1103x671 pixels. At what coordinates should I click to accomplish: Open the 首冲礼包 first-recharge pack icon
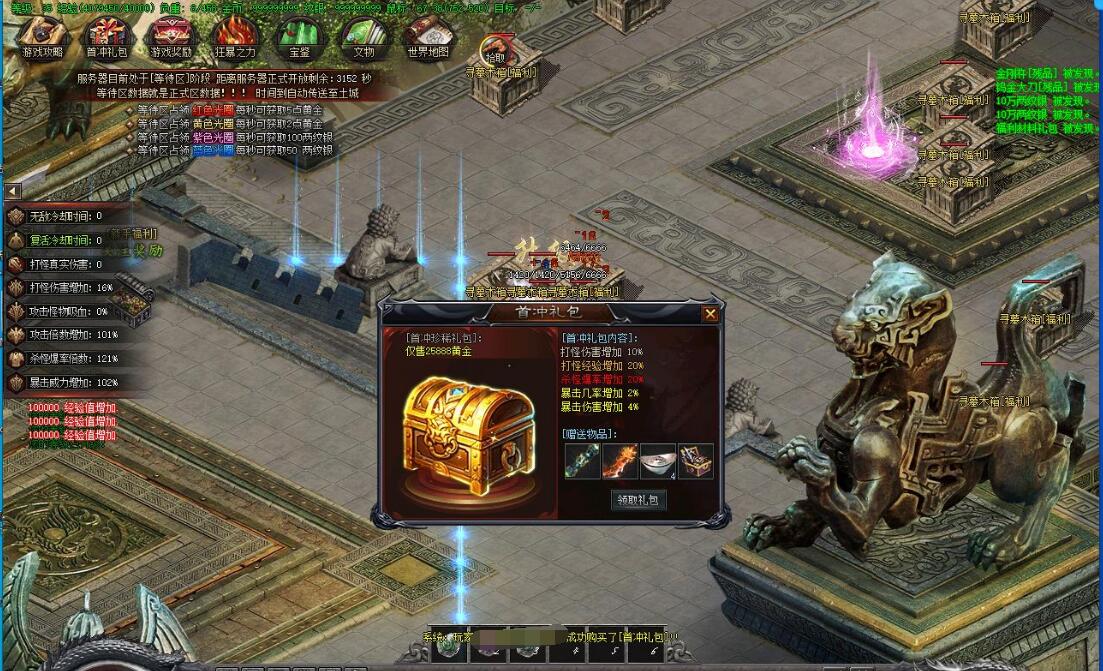pyautogui.click(x=106, y=38)
